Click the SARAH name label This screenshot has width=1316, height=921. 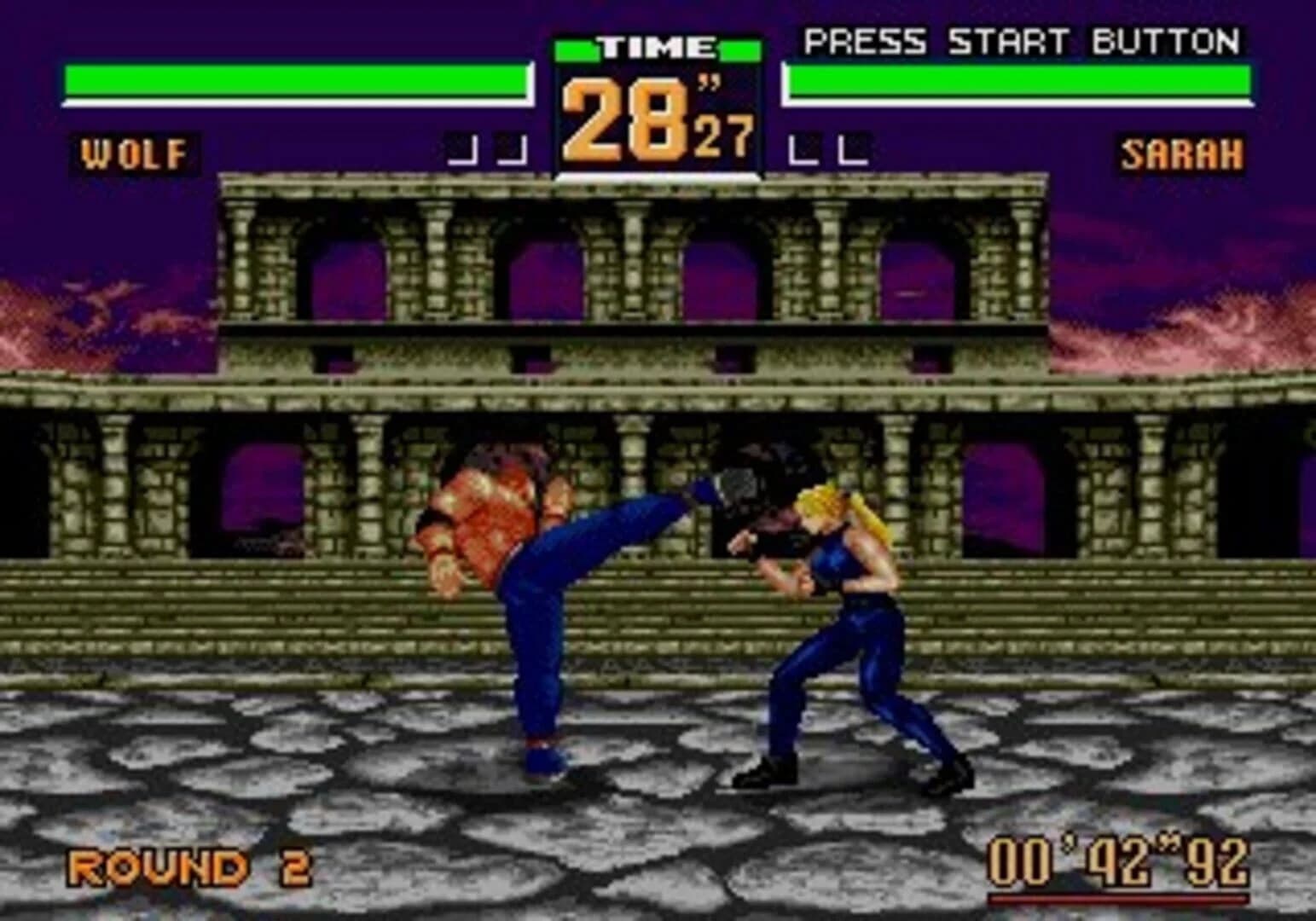pyautogui.click(x=1181, y=153)
